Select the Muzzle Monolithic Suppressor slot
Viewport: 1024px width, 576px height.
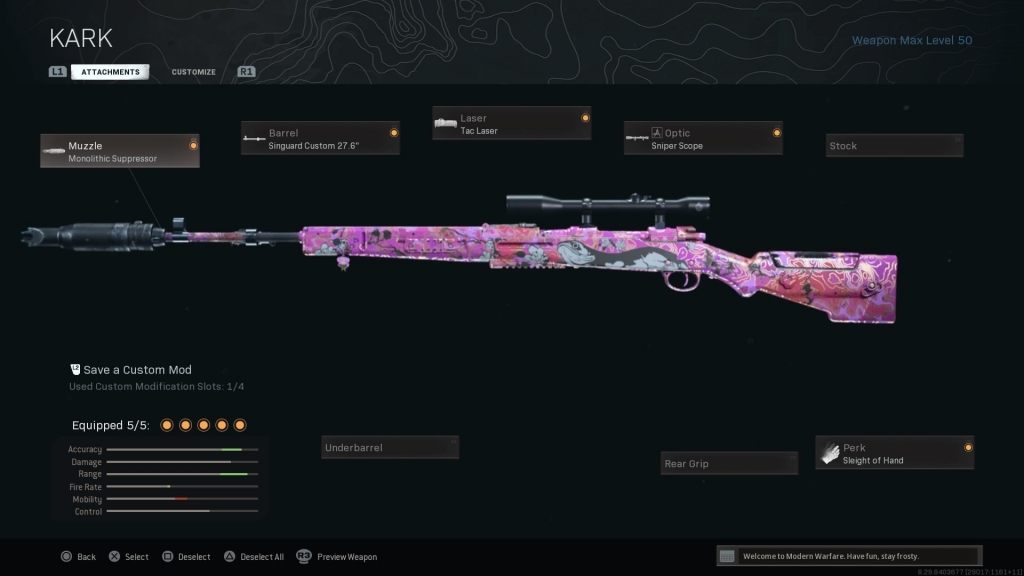pos(120,151)
